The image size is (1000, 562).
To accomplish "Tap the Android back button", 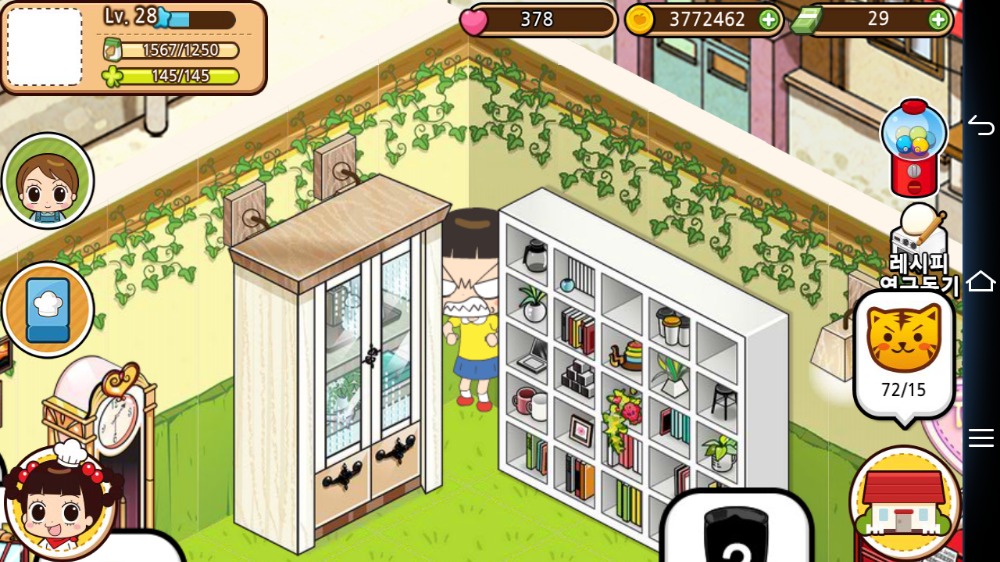I will 981,125.
